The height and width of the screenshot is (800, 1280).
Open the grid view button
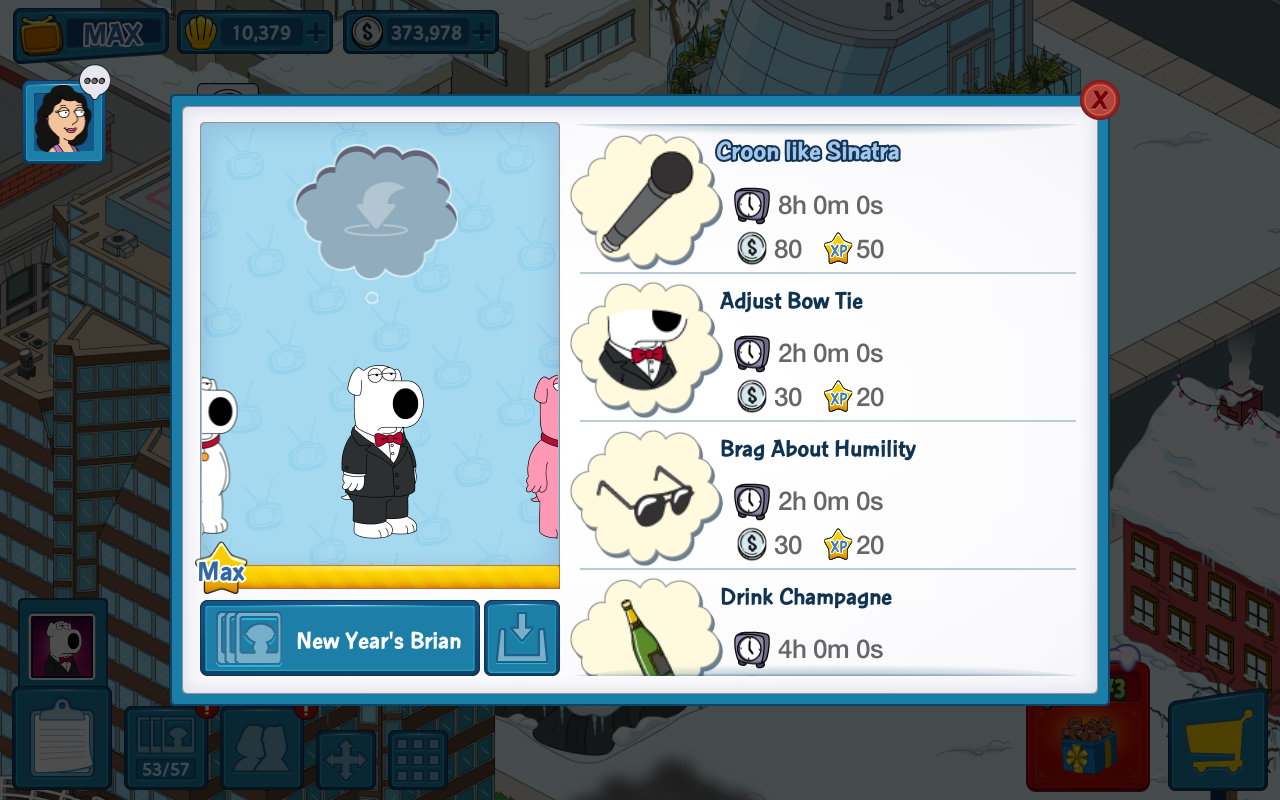click(x=417, y=761)
